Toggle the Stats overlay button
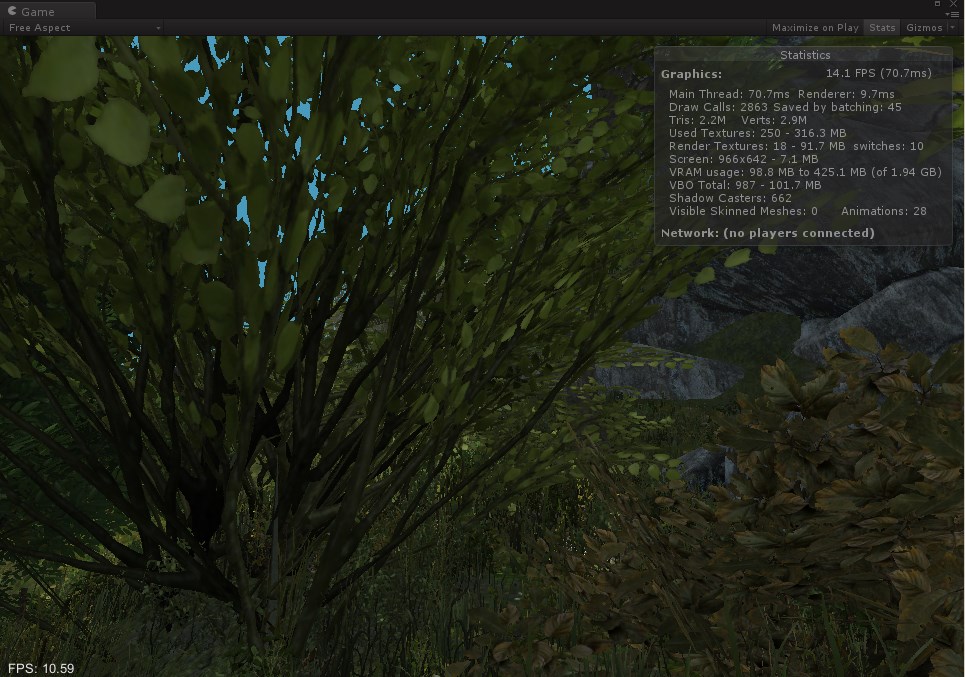The height and width of the screenshot is (677, 965). [881, 28]
